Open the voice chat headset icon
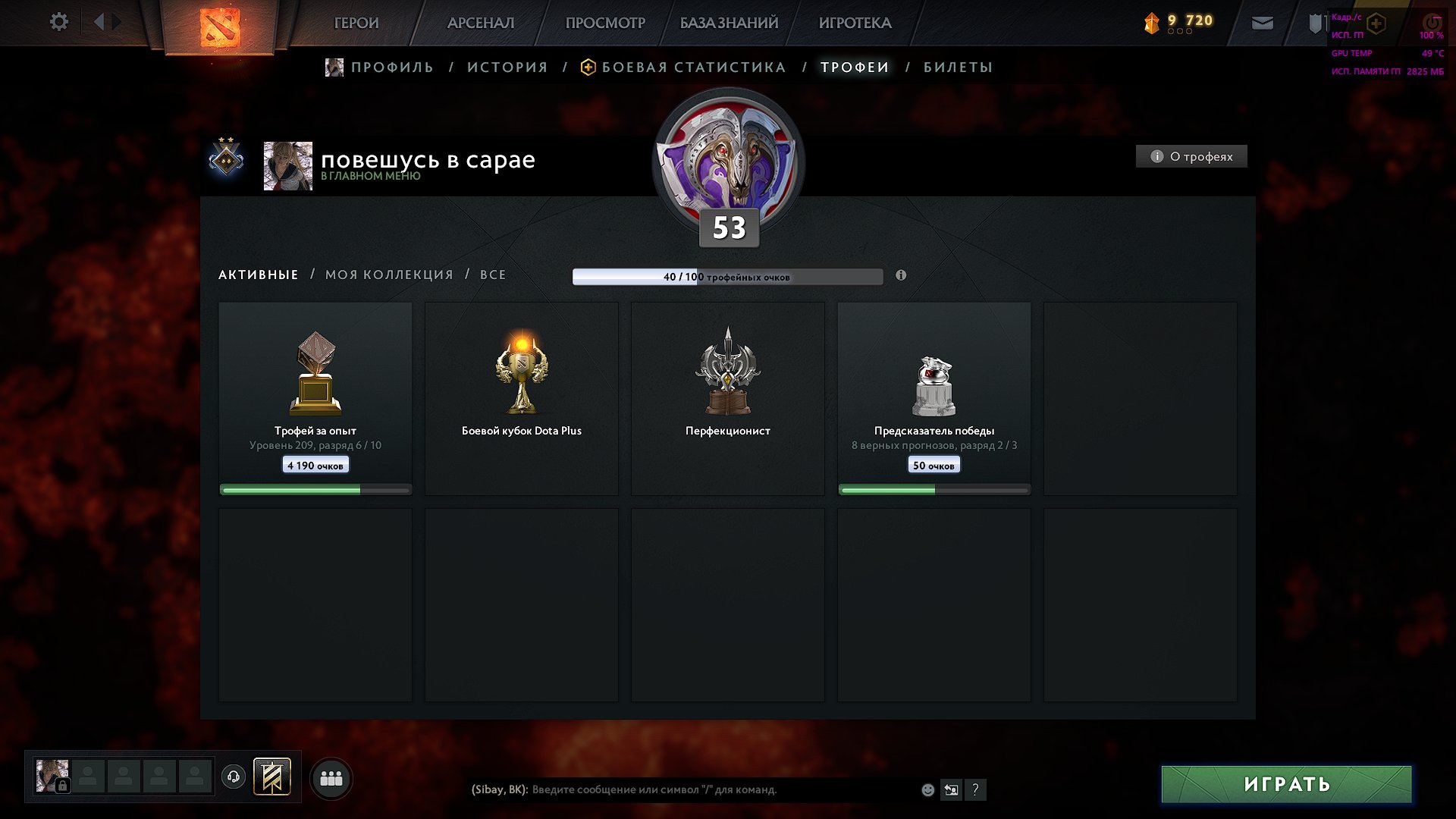This screenshot has width=1456, height=819. coord(235,777)
